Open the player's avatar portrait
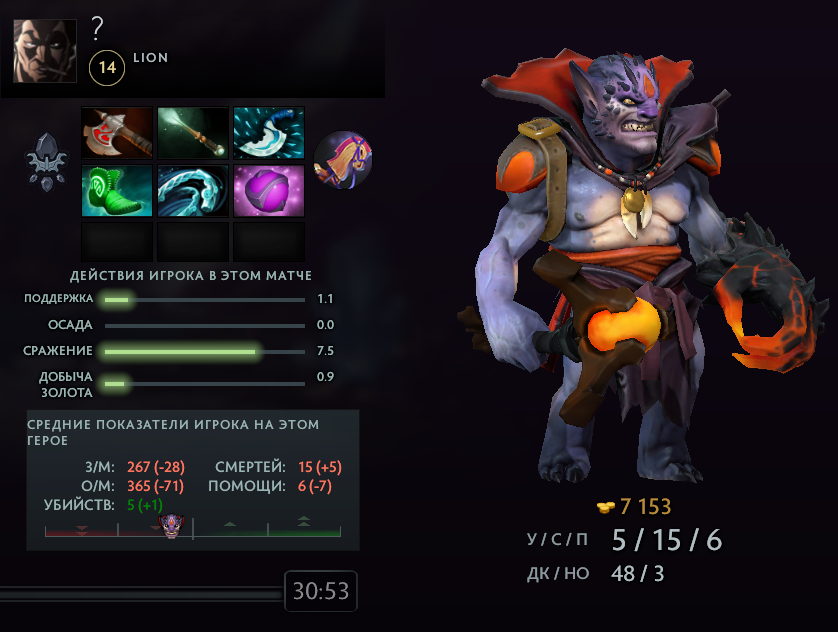Viewport: 838px width, 632px height. point(45,49)
